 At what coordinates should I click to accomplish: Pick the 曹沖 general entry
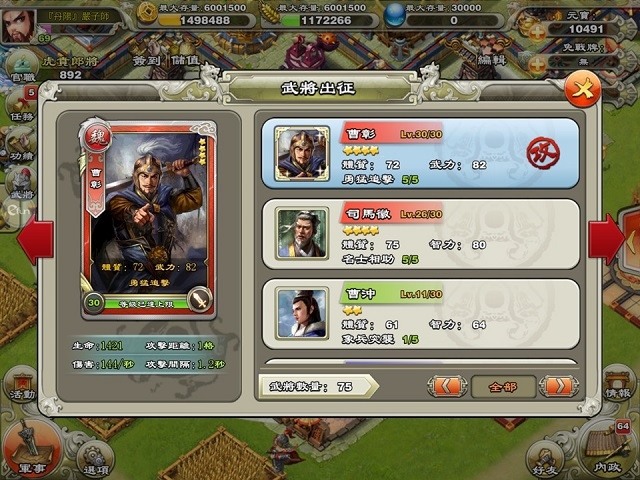(420, 314)
